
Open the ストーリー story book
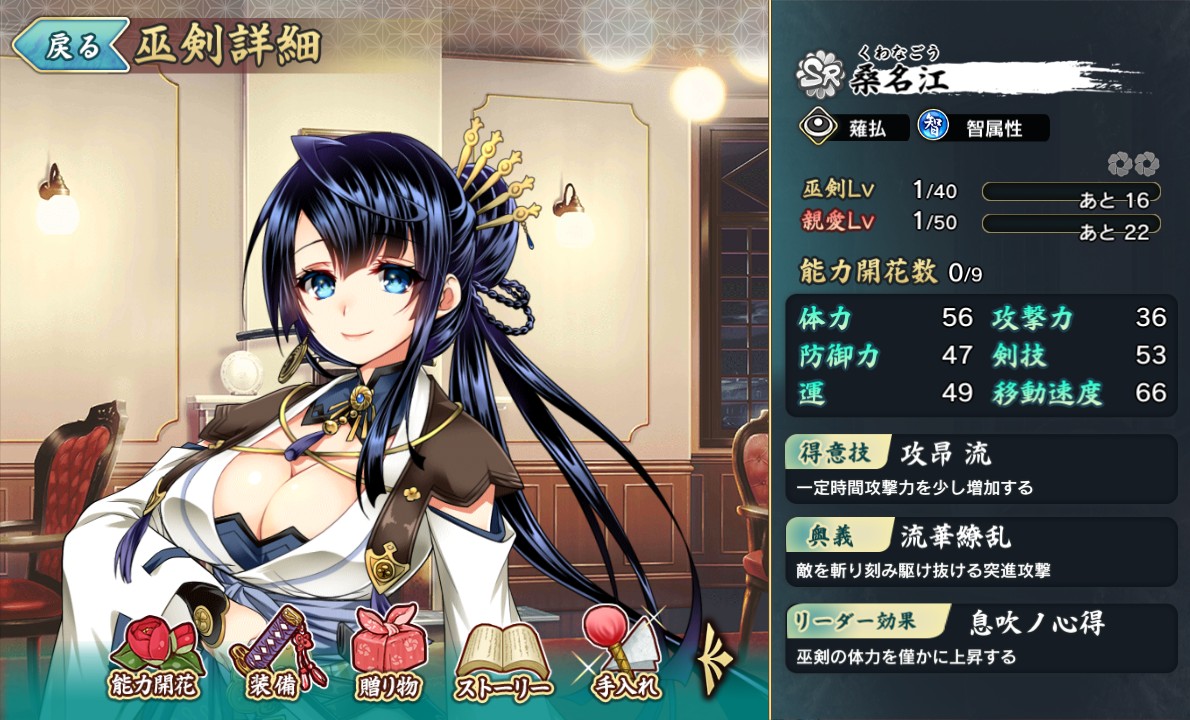click(x=503, y=658)
